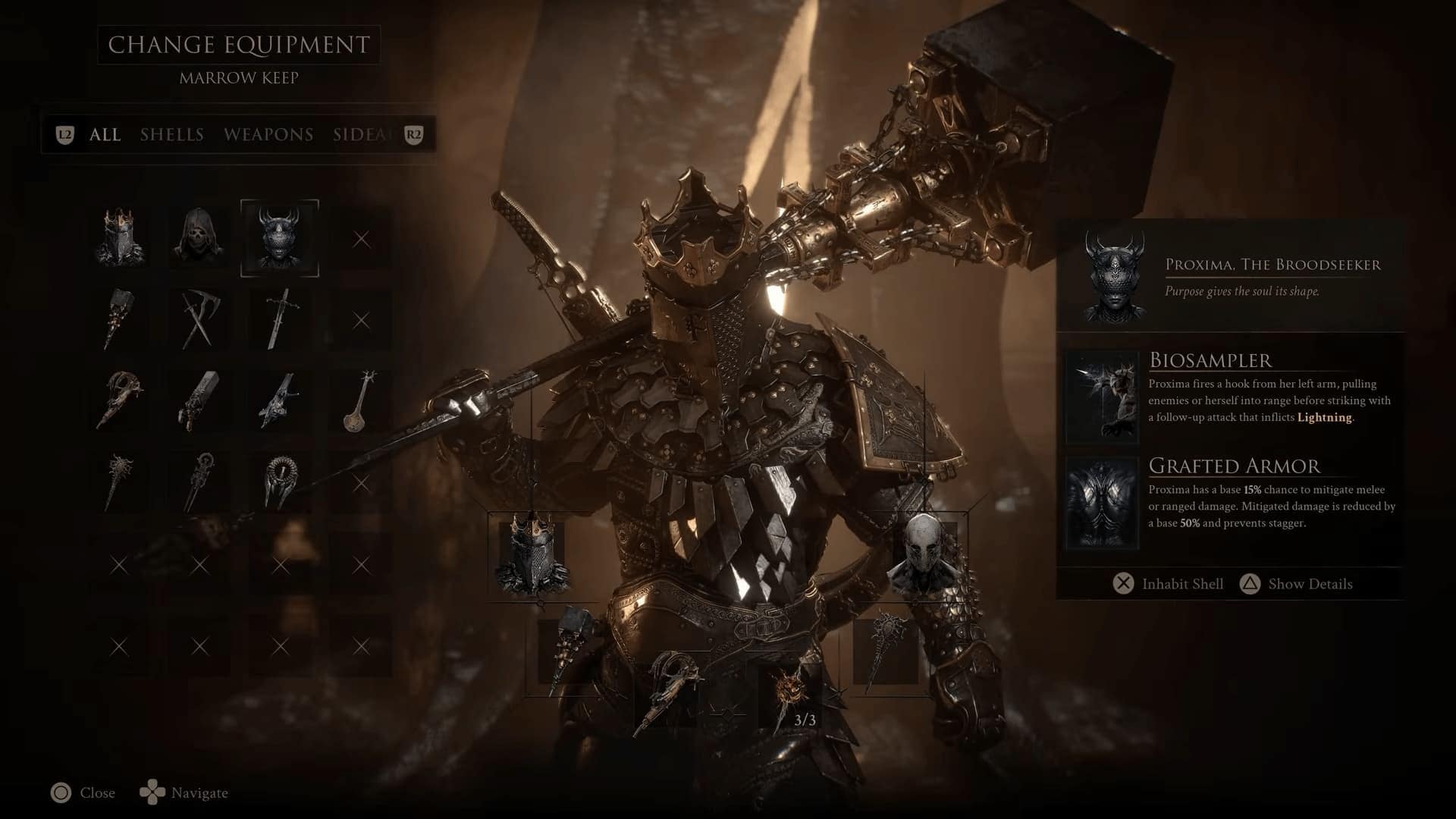Image resolution: width=1456 pixels, height=819 pixels.
Task: Select the spiked sunburst mace in the grid
Action: pos(119,482)
